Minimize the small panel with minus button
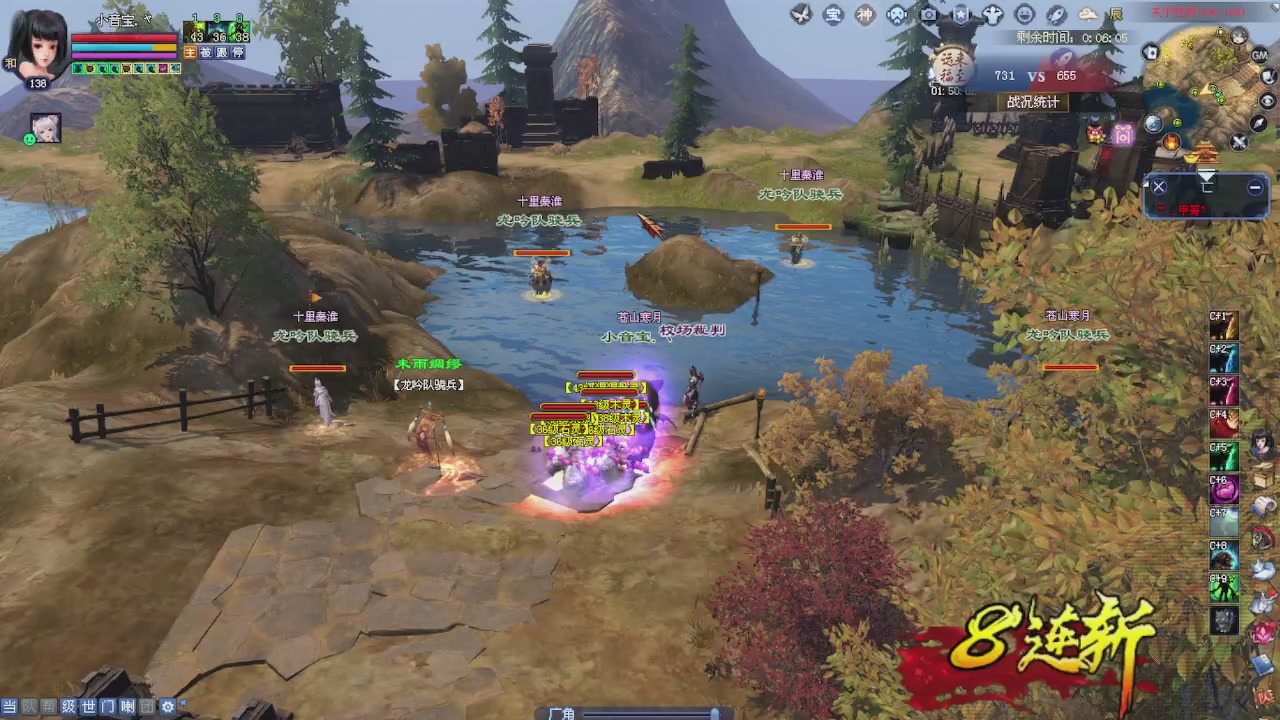 pos(1255,187)
